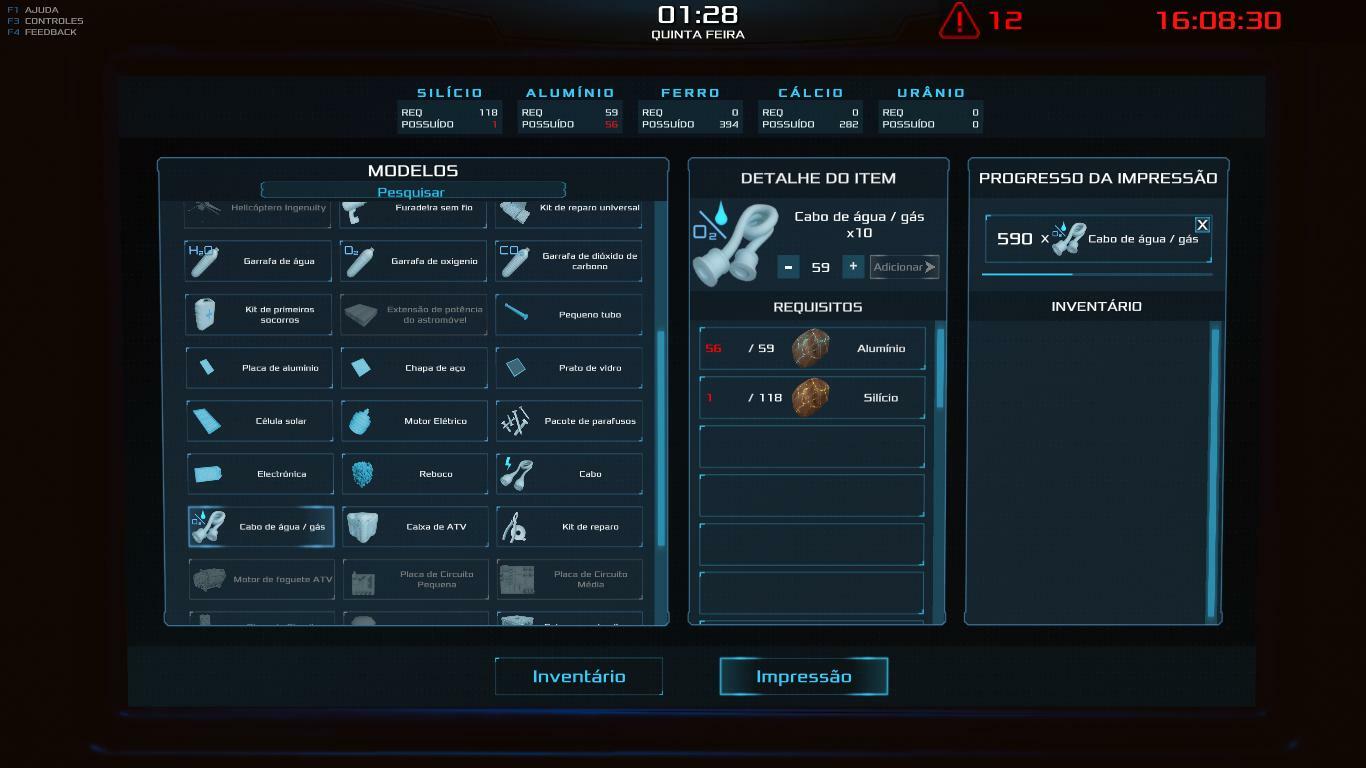The image size is (1366, 768).
Task: Pick the Kit de primeiros socorros model
Action: (260, 315)
